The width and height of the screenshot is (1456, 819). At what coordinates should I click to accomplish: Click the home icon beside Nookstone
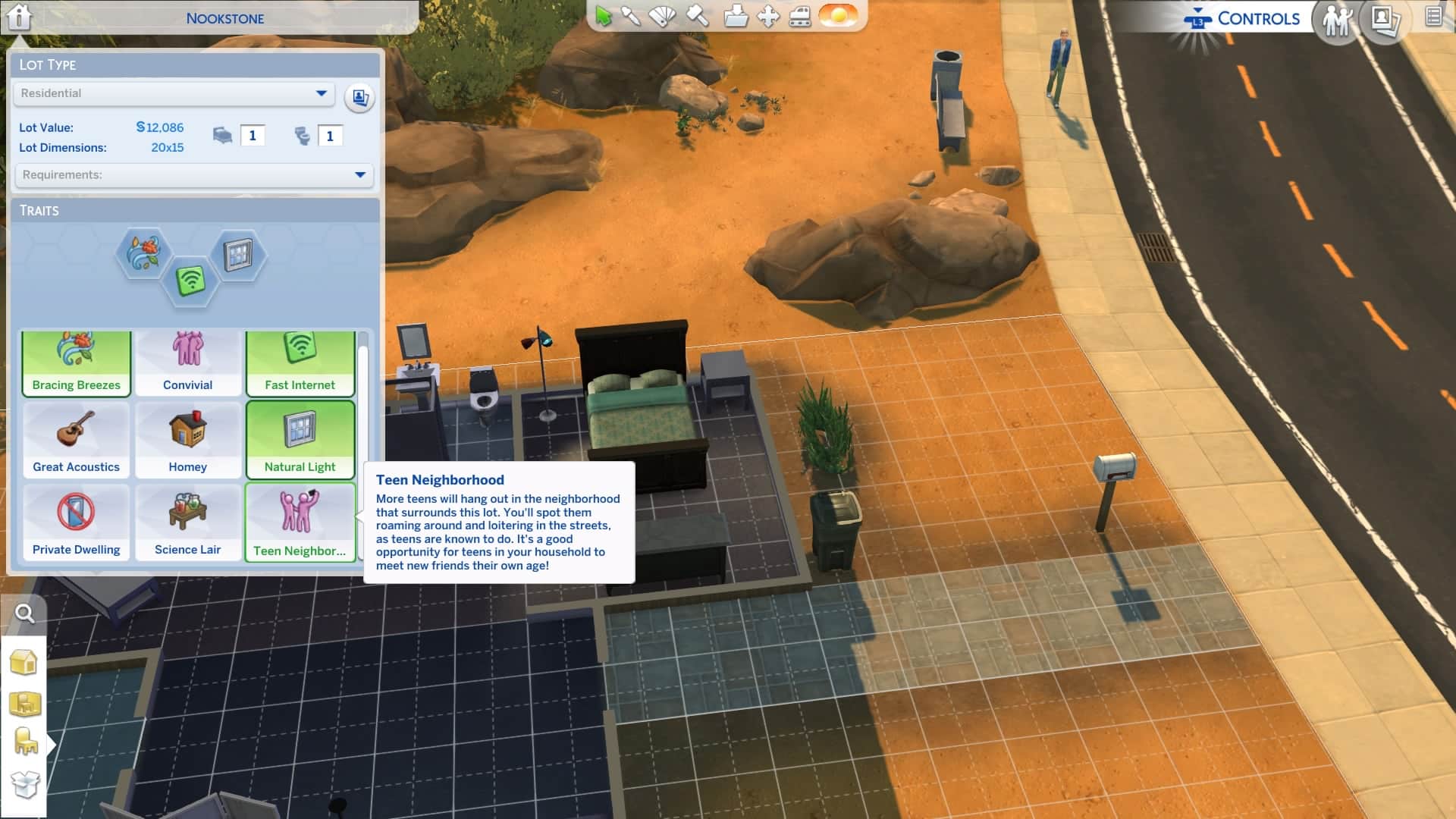19,16
